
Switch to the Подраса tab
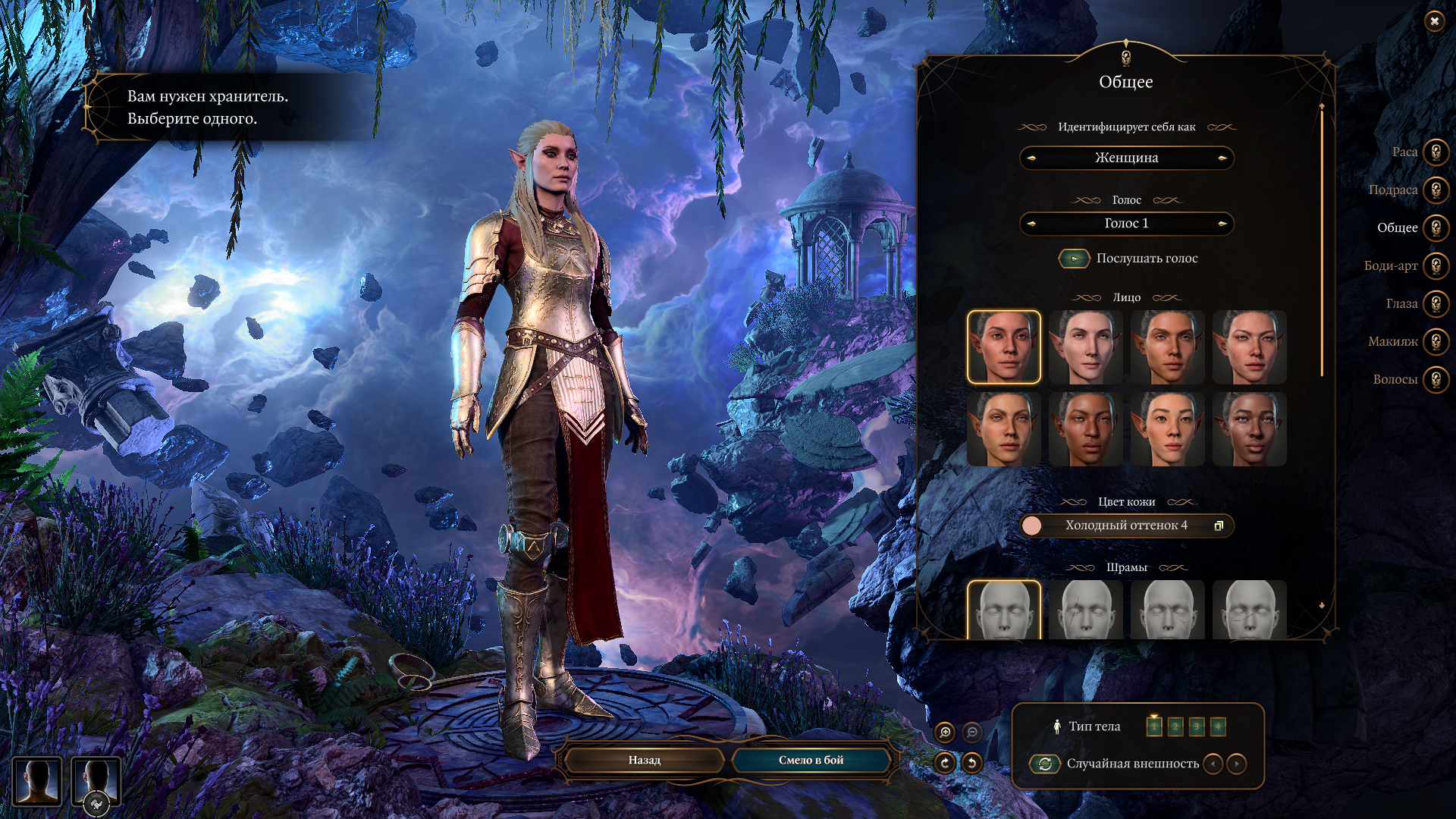(x=1436, y=190)
